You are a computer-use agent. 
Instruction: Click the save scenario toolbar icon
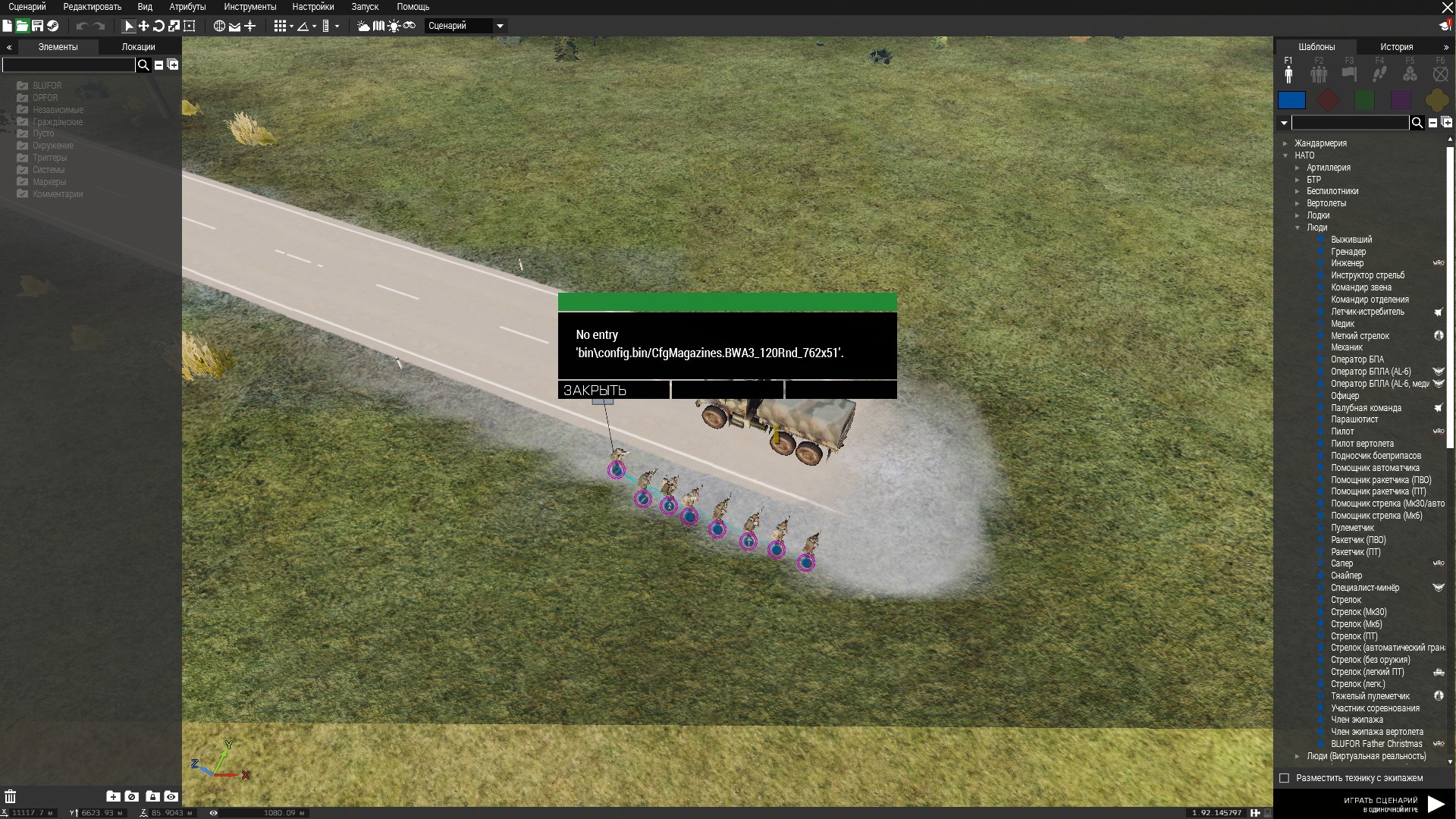click(37, 26)
